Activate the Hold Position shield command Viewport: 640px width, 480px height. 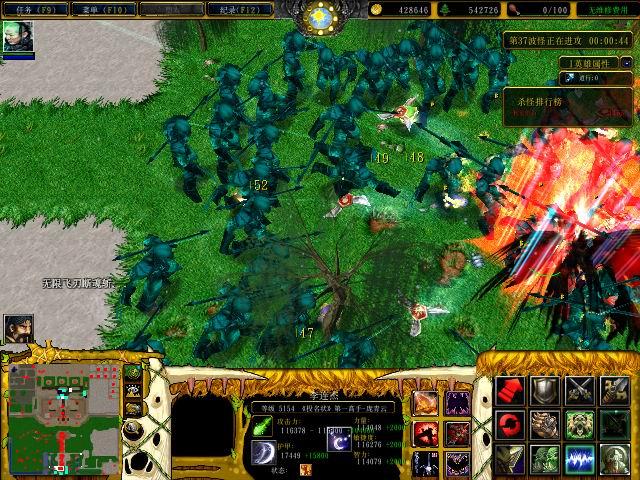[x=545, y=390]
